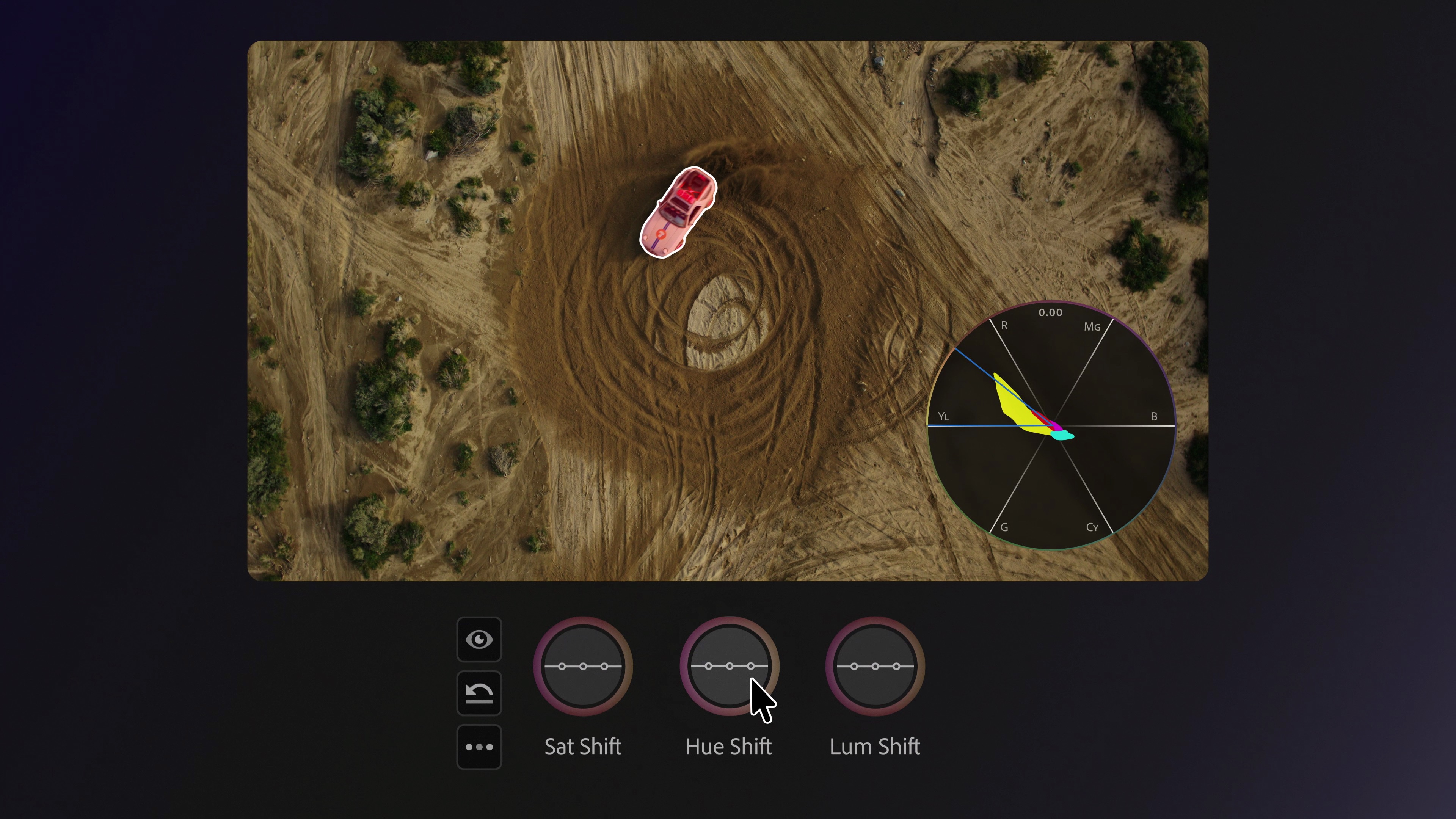Select the Hue Shift dial
Viewport: 1456px width, 819px height.
point(729,667)
